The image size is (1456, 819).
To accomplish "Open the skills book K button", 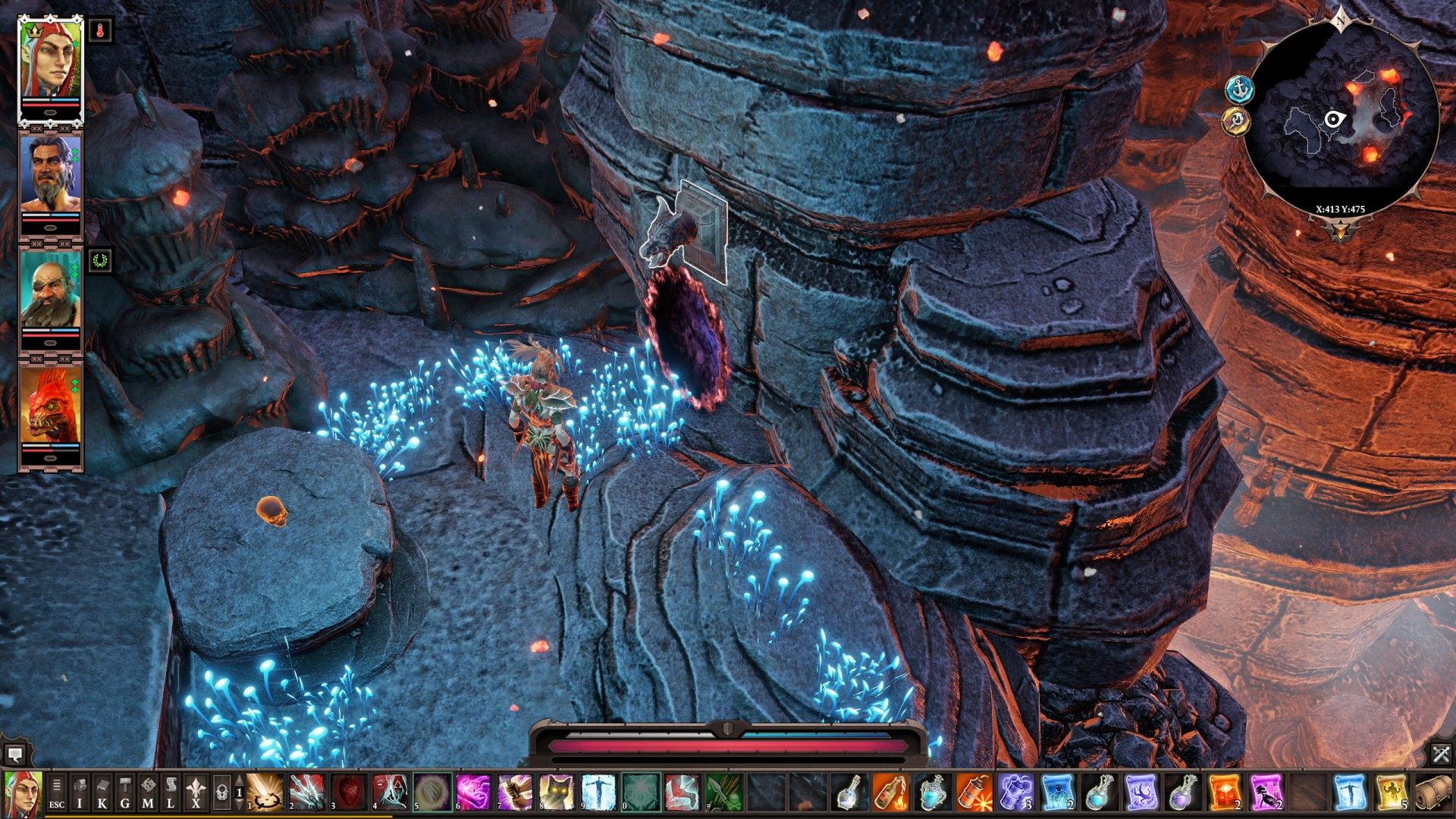I will pos(102,792).
